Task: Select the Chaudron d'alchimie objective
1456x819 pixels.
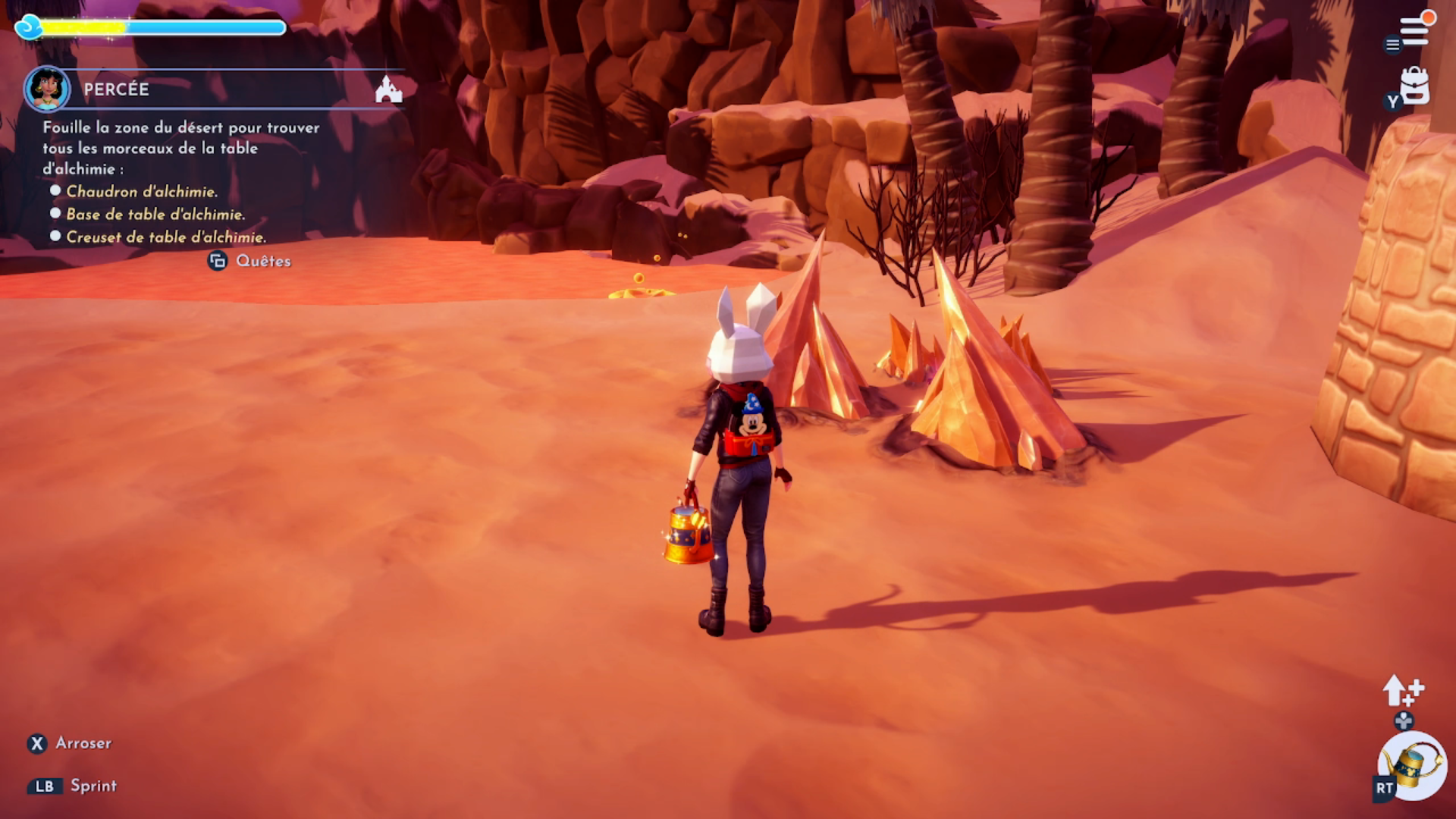Action: 141,192
